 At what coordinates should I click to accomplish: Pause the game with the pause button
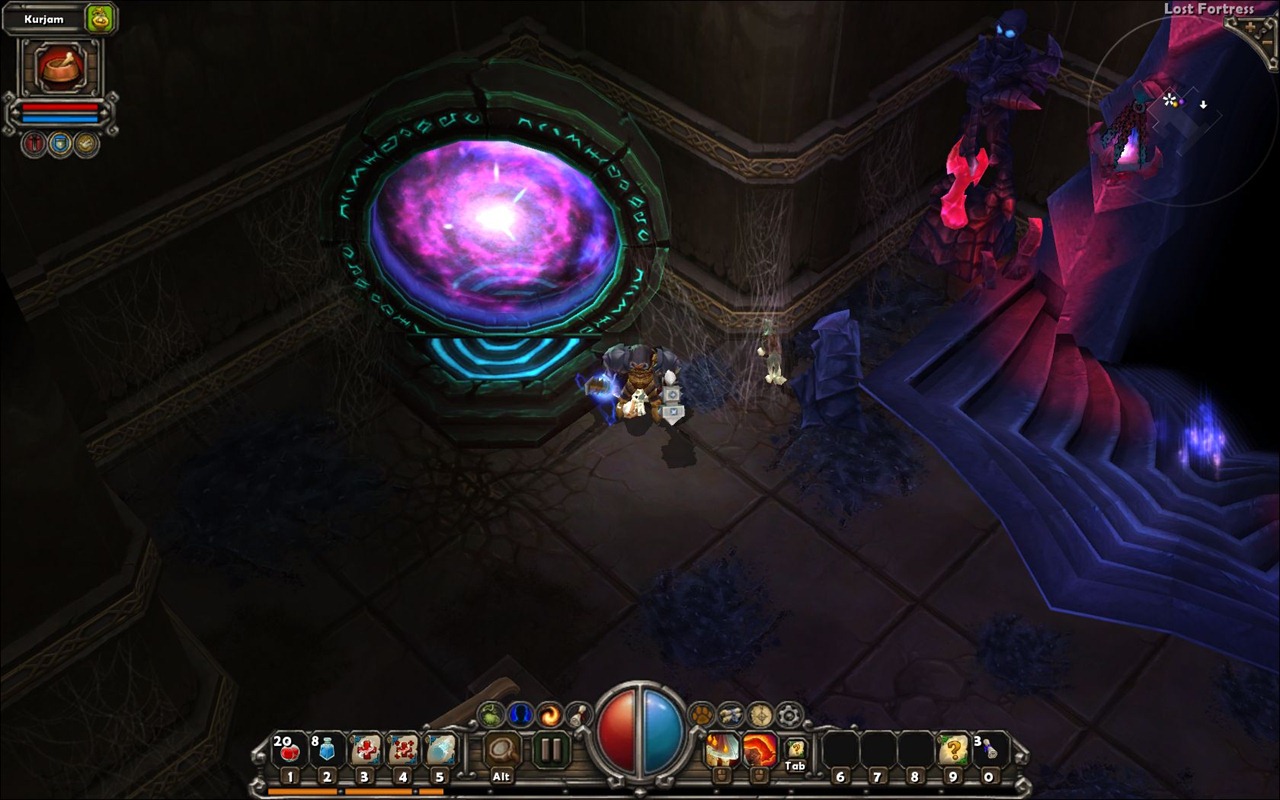tap(550, 749)
